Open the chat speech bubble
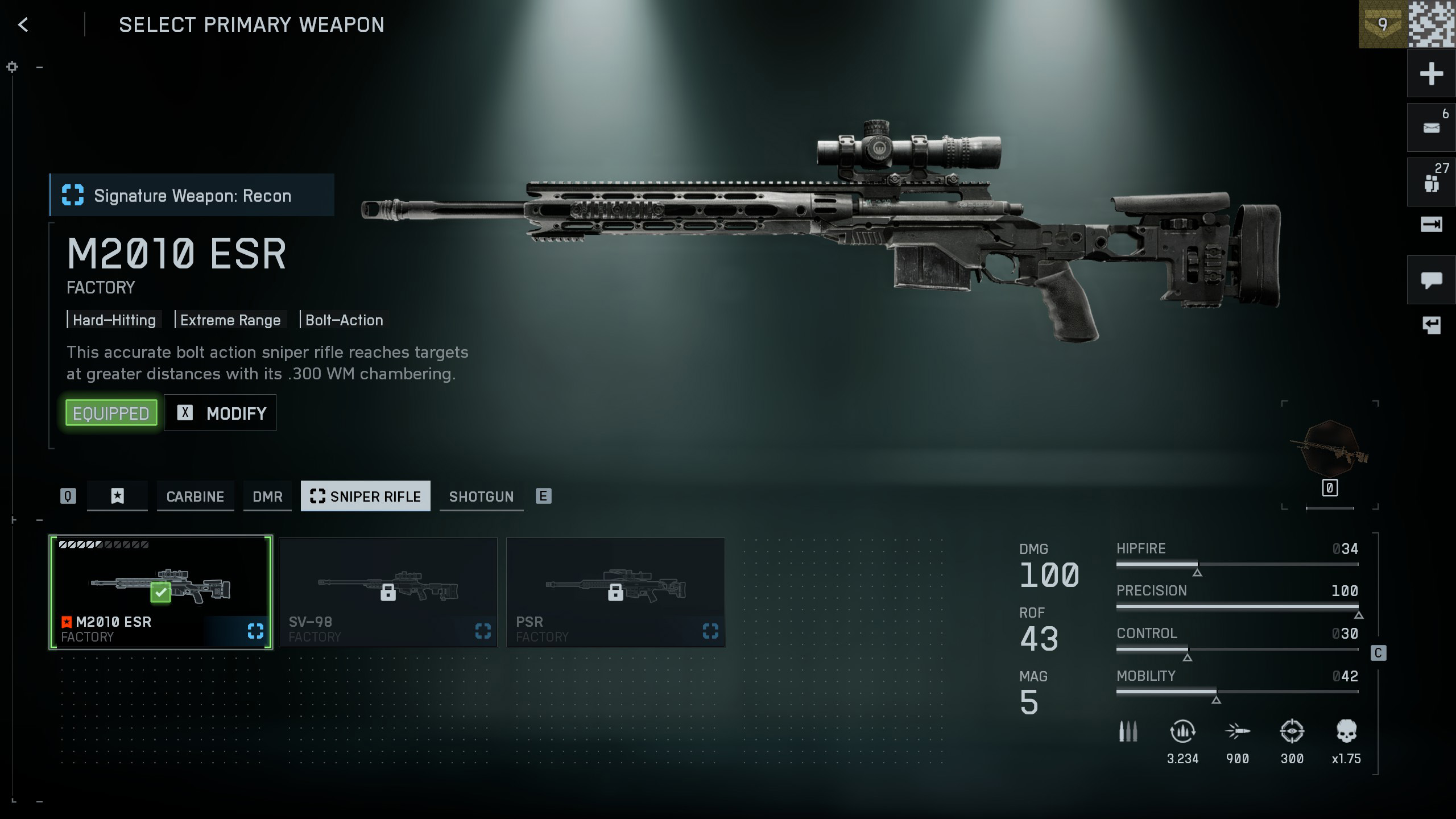The image size is (1456, 819). [x=1431, y=280]
